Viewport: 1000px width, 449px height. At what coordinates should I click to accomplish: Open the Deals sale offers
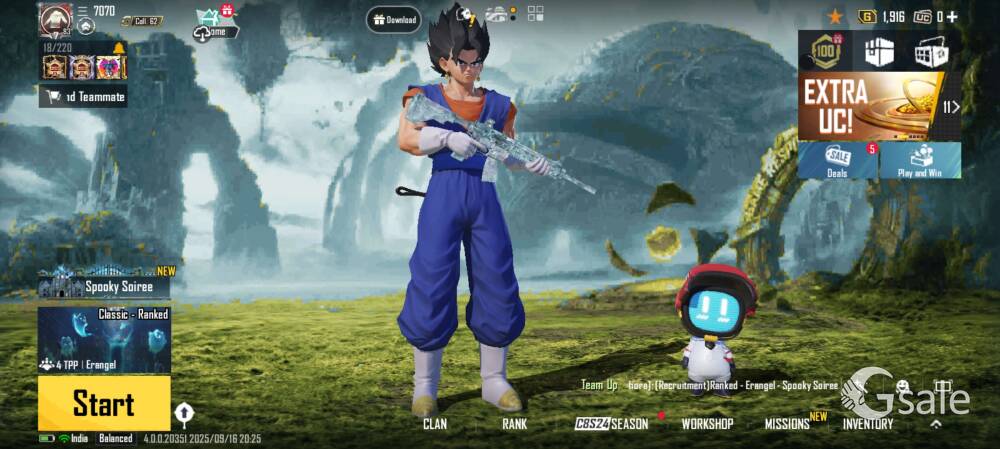837,160
